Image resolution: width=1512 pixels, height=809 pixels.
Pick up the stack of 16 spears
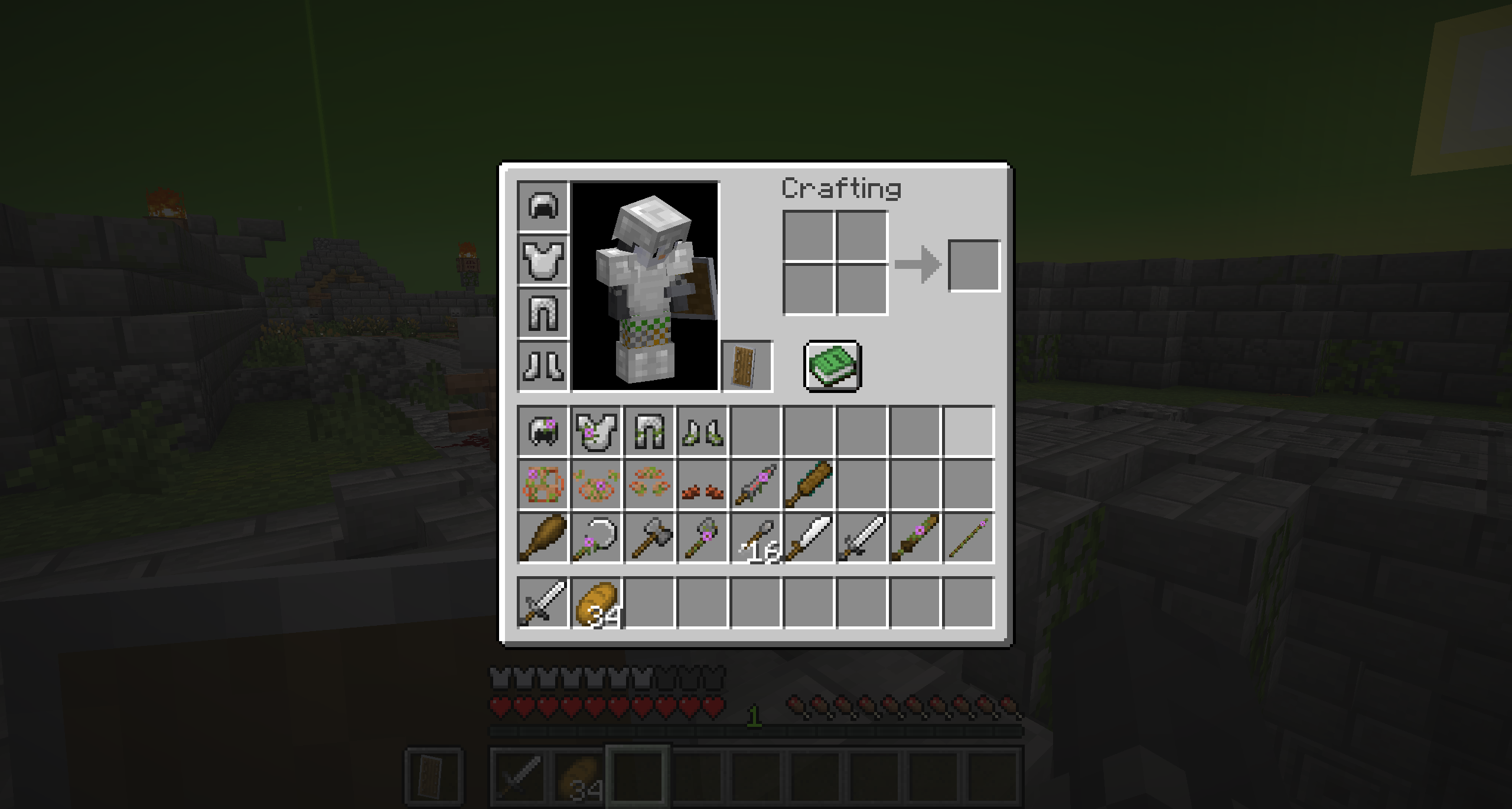tap(755, 538)
